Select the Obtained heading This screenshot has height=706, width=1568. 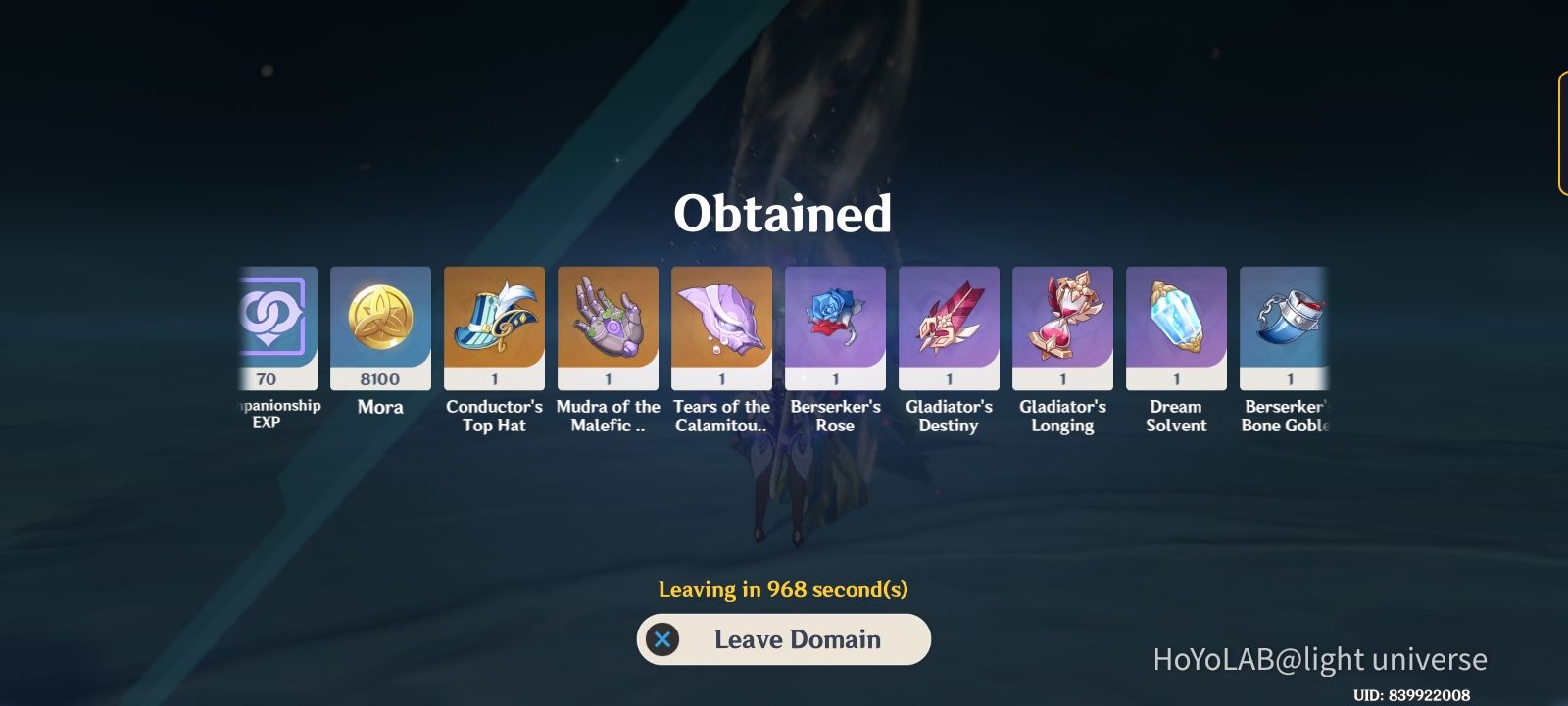pyautogui.click(x=783, y=214)
